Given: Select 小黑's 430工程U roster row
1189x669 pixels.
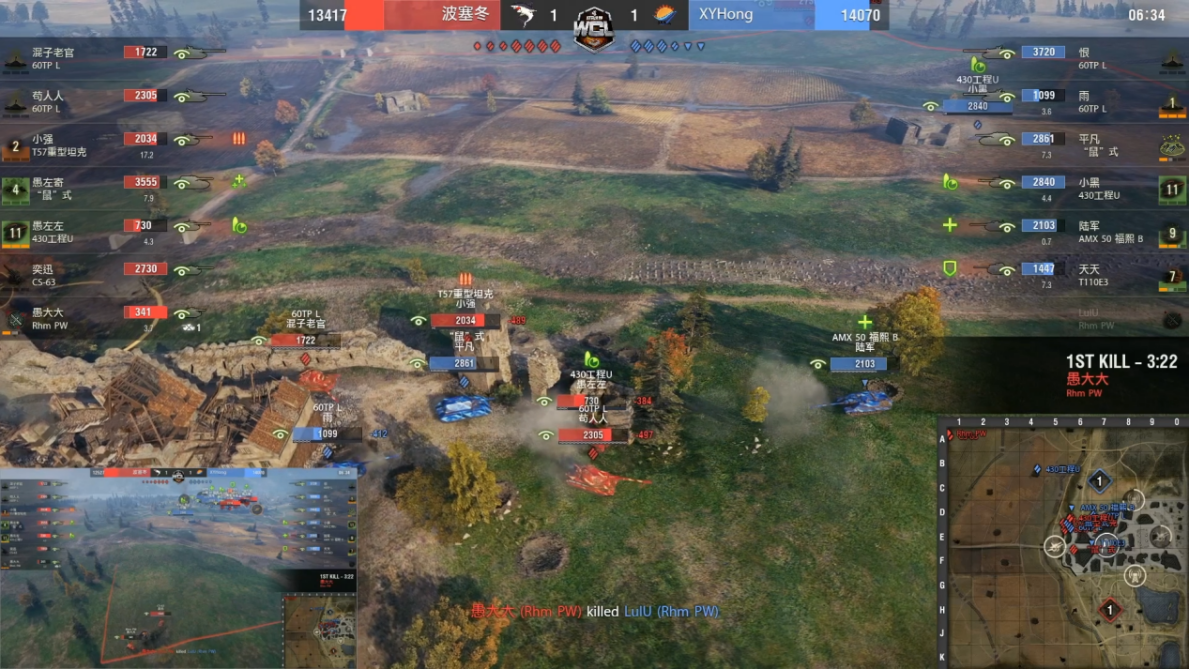Looking at the screenshot, I should pyautogui.click(x=1098, y=188).
